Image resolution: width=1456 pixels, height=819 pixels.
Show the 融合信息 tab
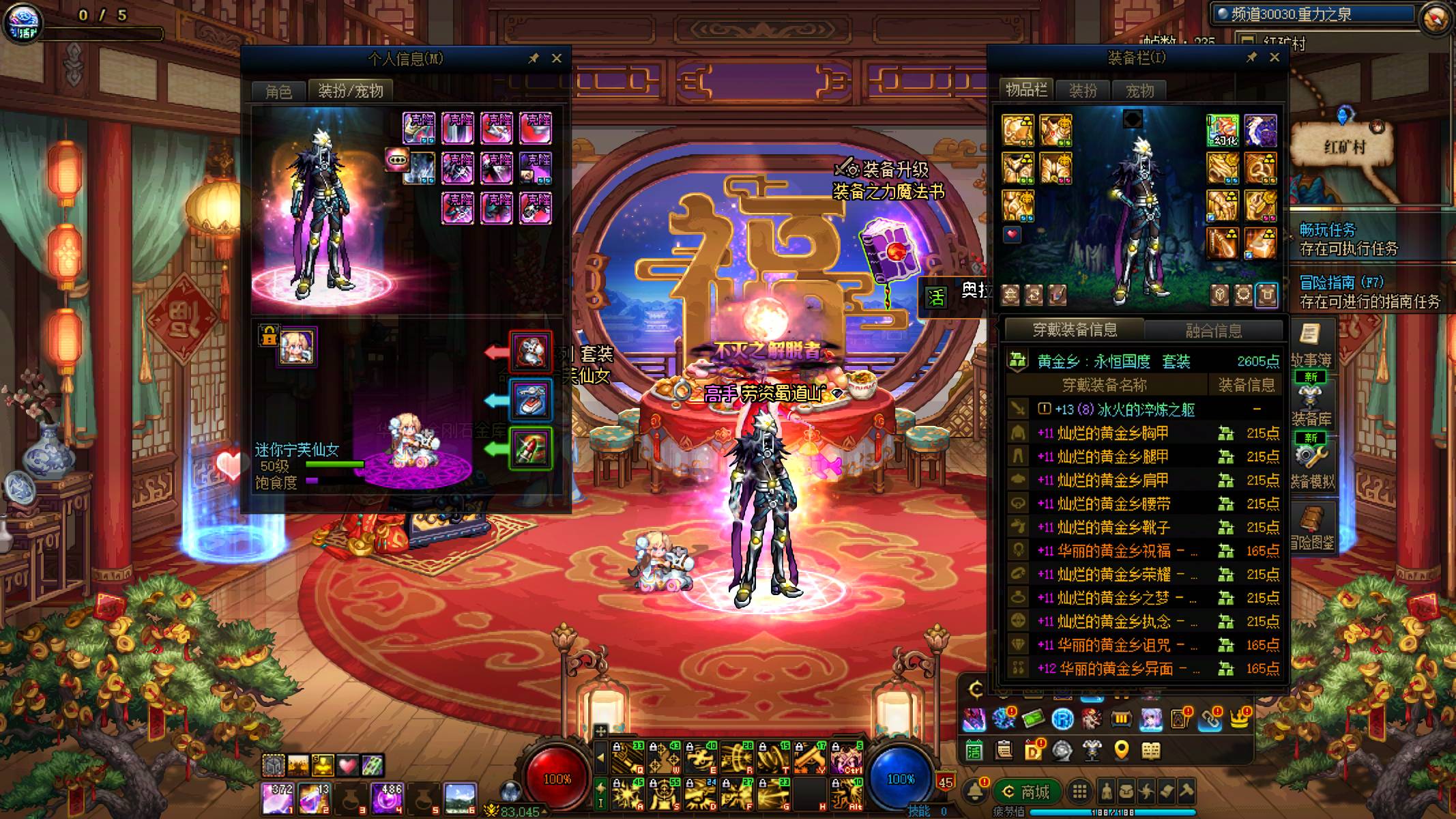[1214, 331]
